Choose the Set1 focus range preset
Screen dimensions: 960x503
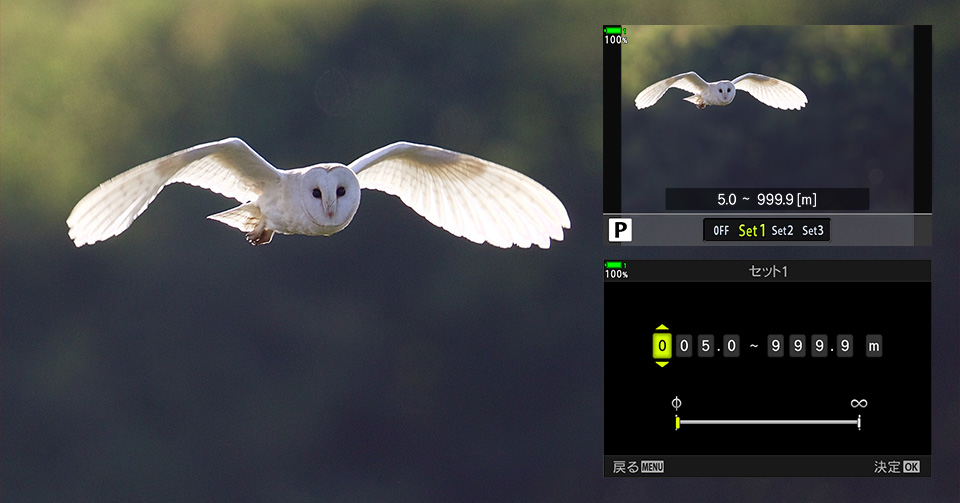pos(751,231)
